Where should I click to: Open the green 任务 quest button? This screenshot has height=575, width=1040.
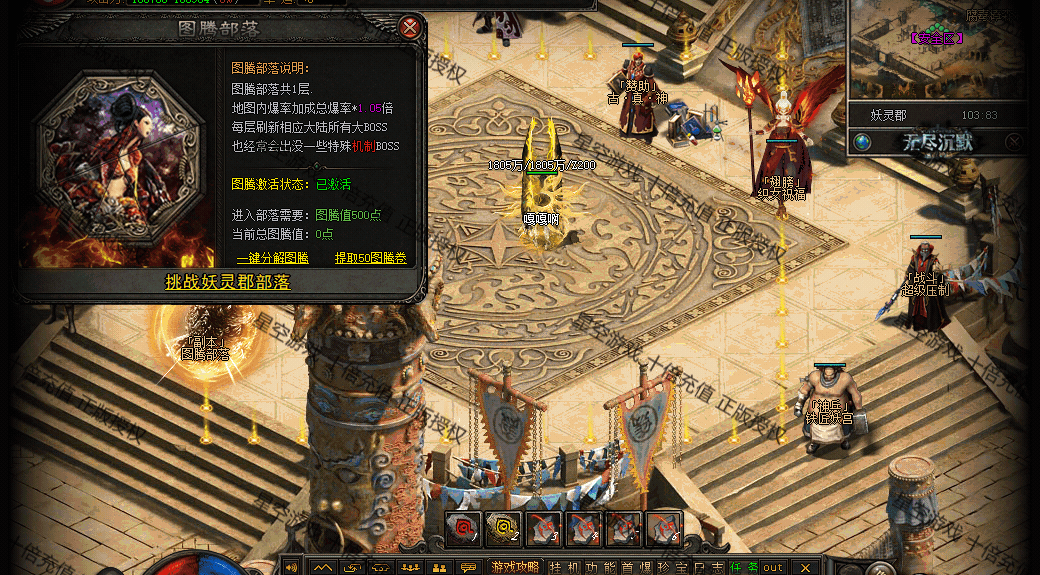[743, 567]
